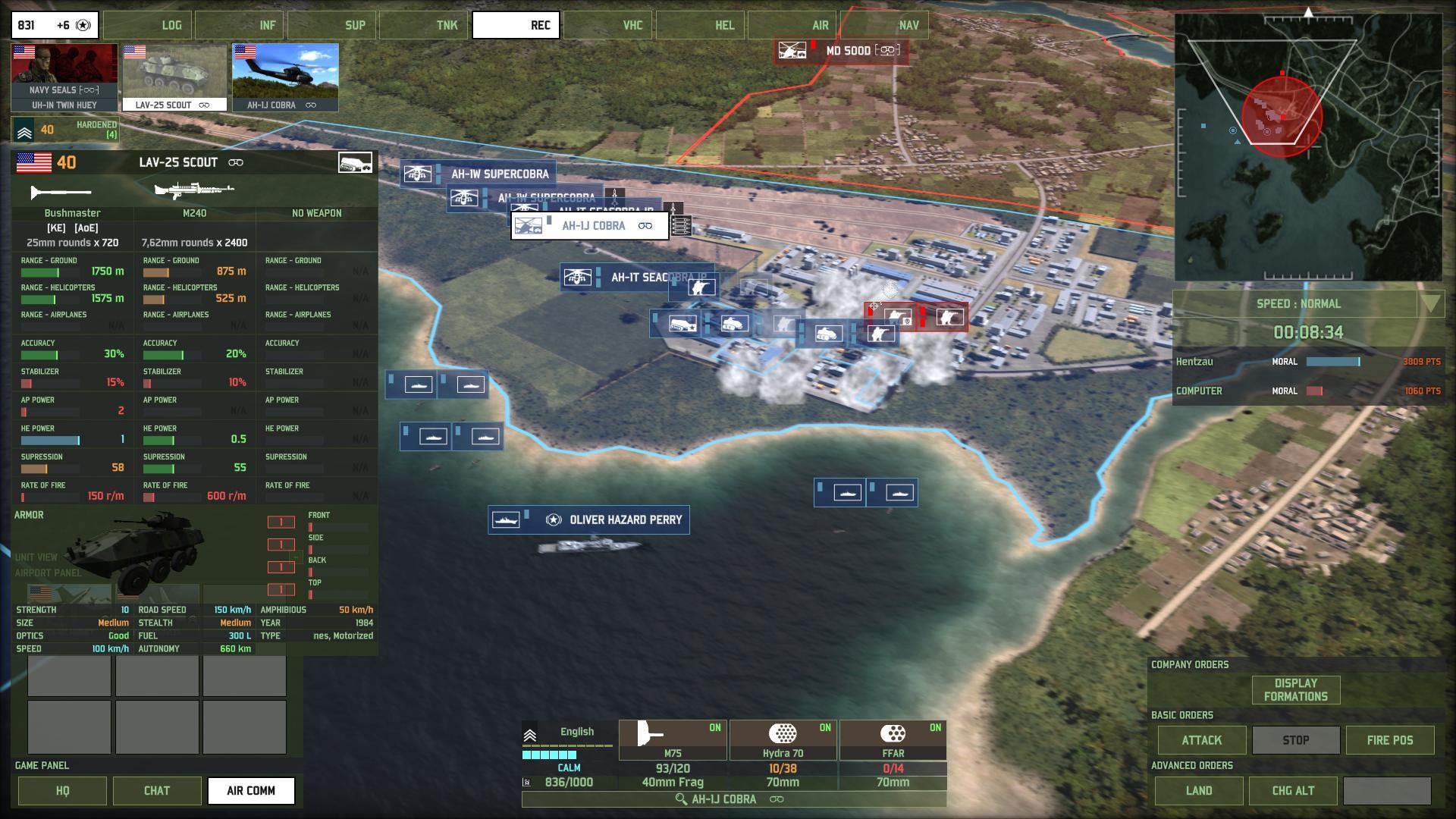Select the TNK category tab
The height and width of the screenshot is (819, 1456).
(422, 25)
